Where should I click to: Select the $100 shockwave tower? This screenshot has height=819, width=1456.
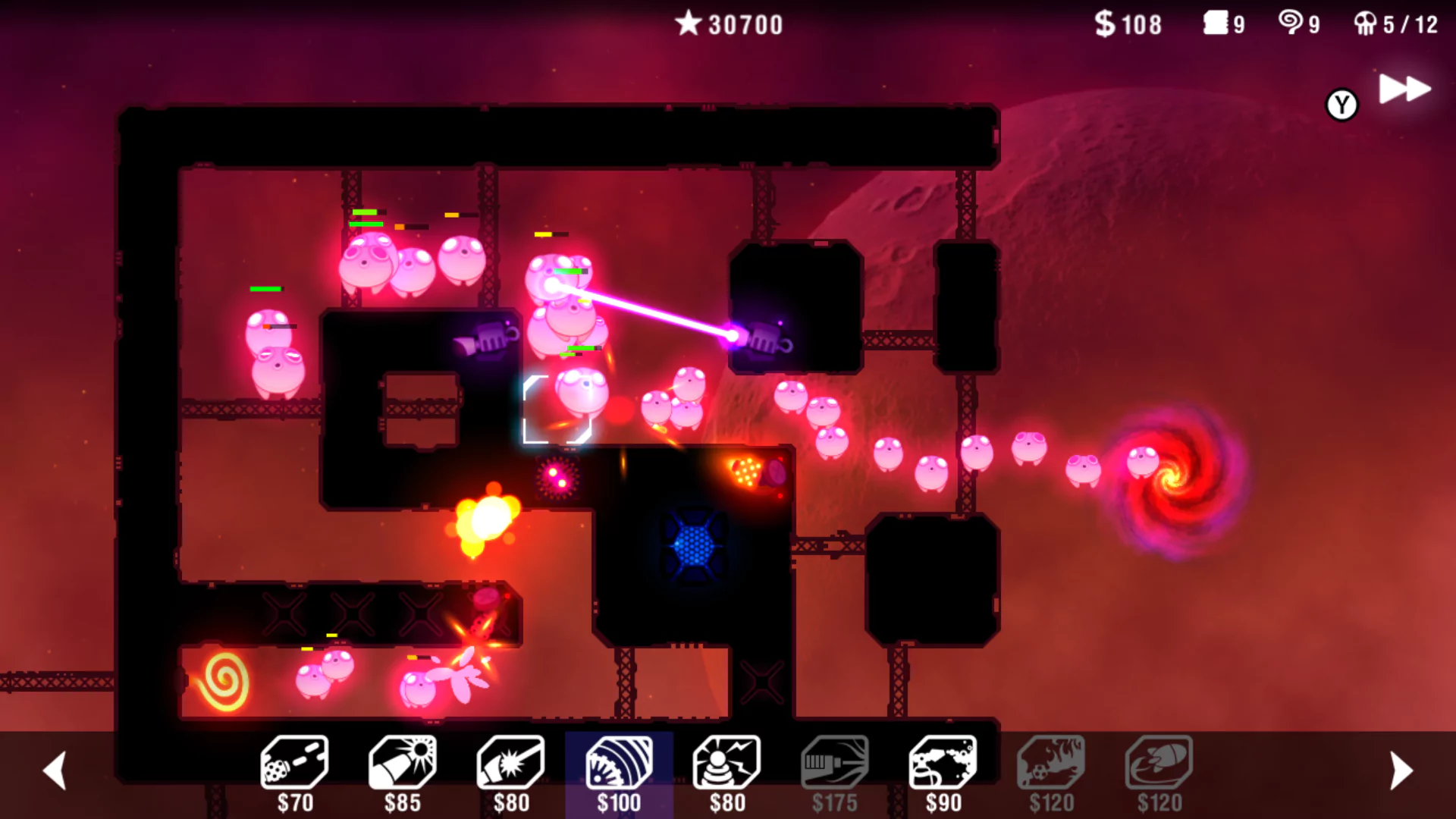[x=619, y=764]
